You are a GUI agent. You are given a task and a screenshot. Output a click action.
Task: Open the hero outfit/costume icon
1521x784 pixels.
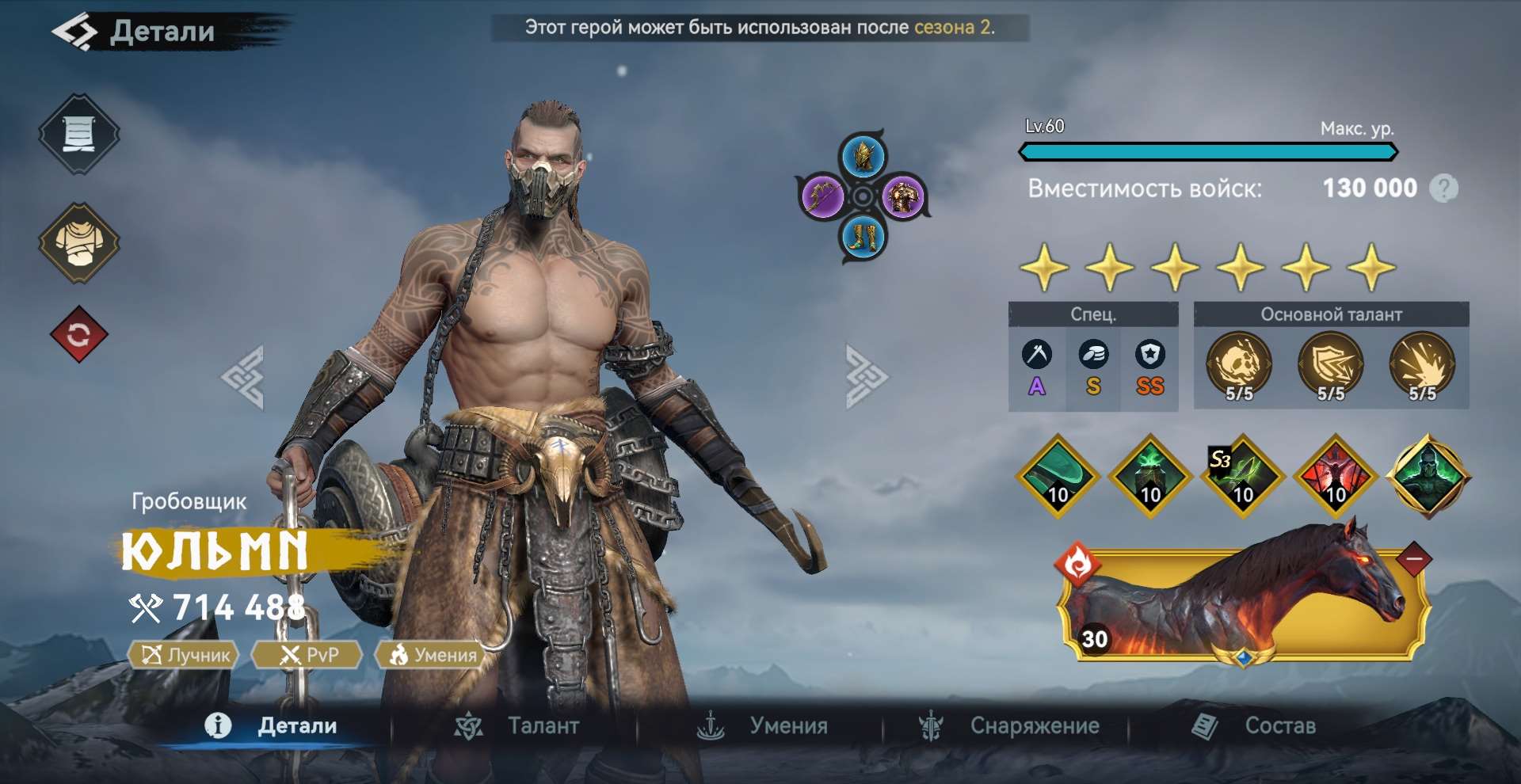point(79,242)
